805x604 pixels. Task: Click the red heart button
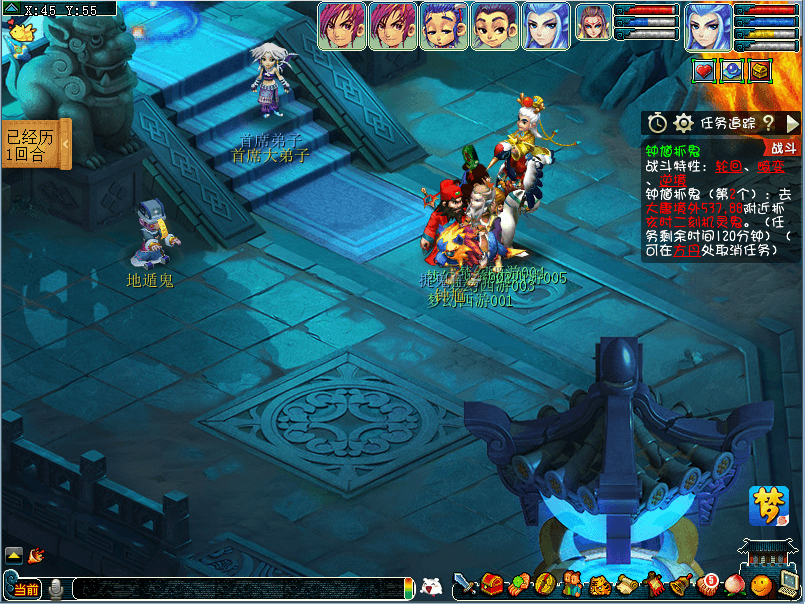point(704,71)
